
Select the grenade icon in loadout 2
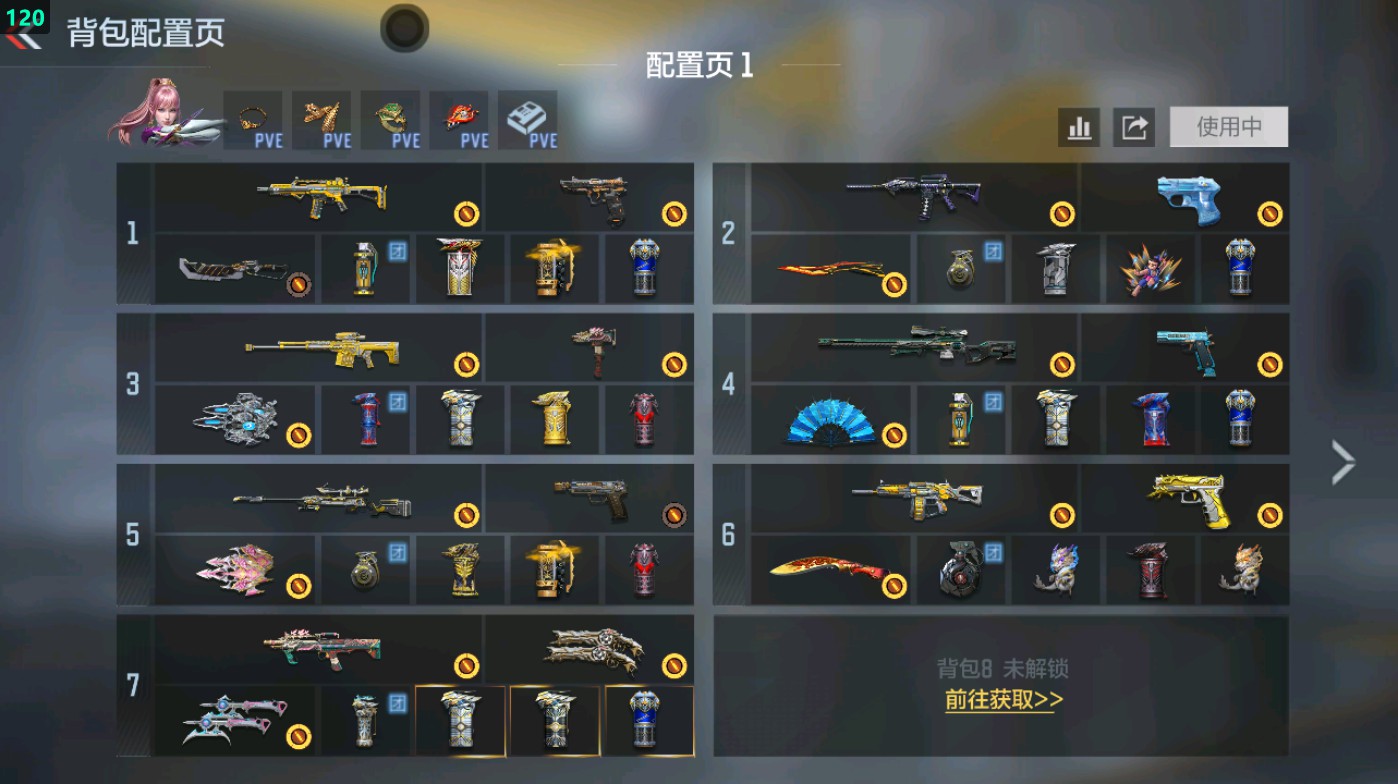click(962, 270)
